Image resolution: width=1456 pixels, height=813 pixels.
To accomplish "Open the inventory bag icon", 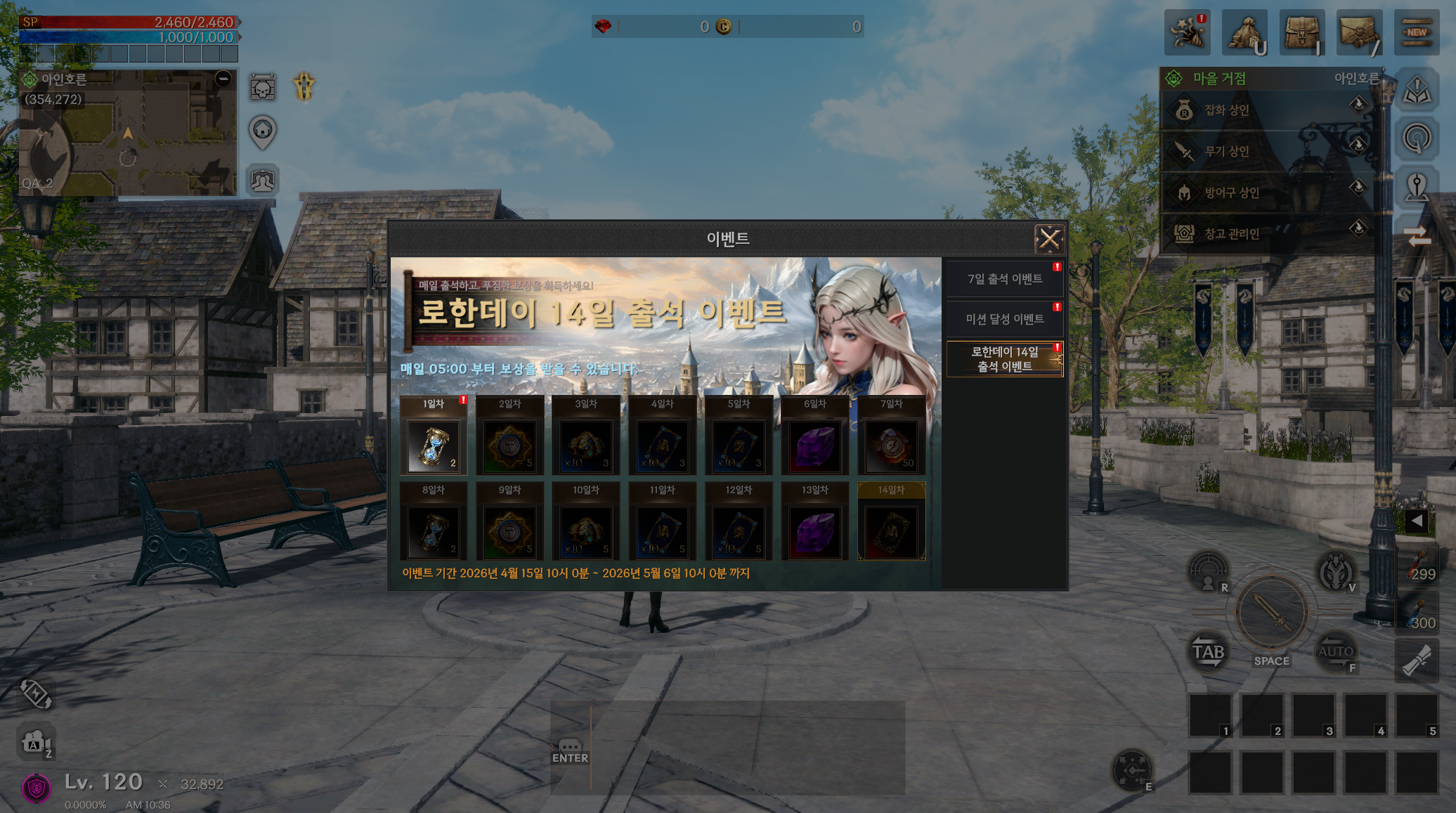I will pyautogui.click(x=1302, y=32).
